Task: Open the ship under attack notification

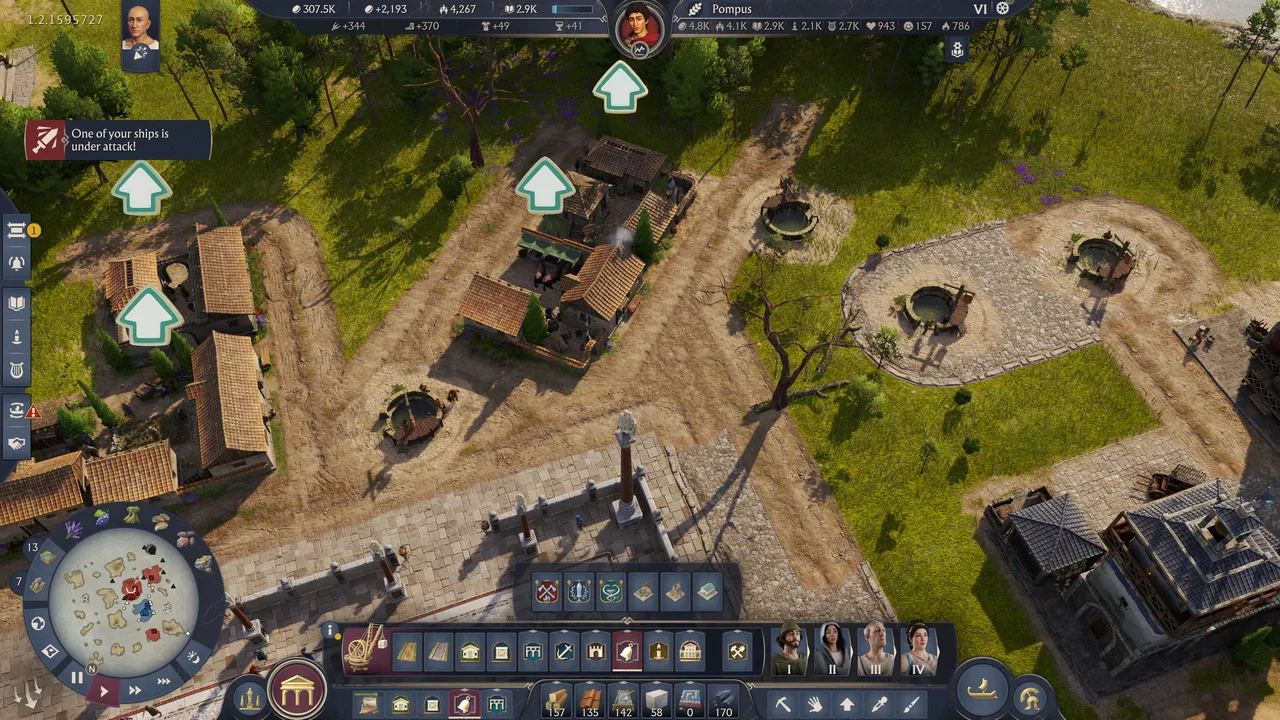Action: [x=118, y=141]
